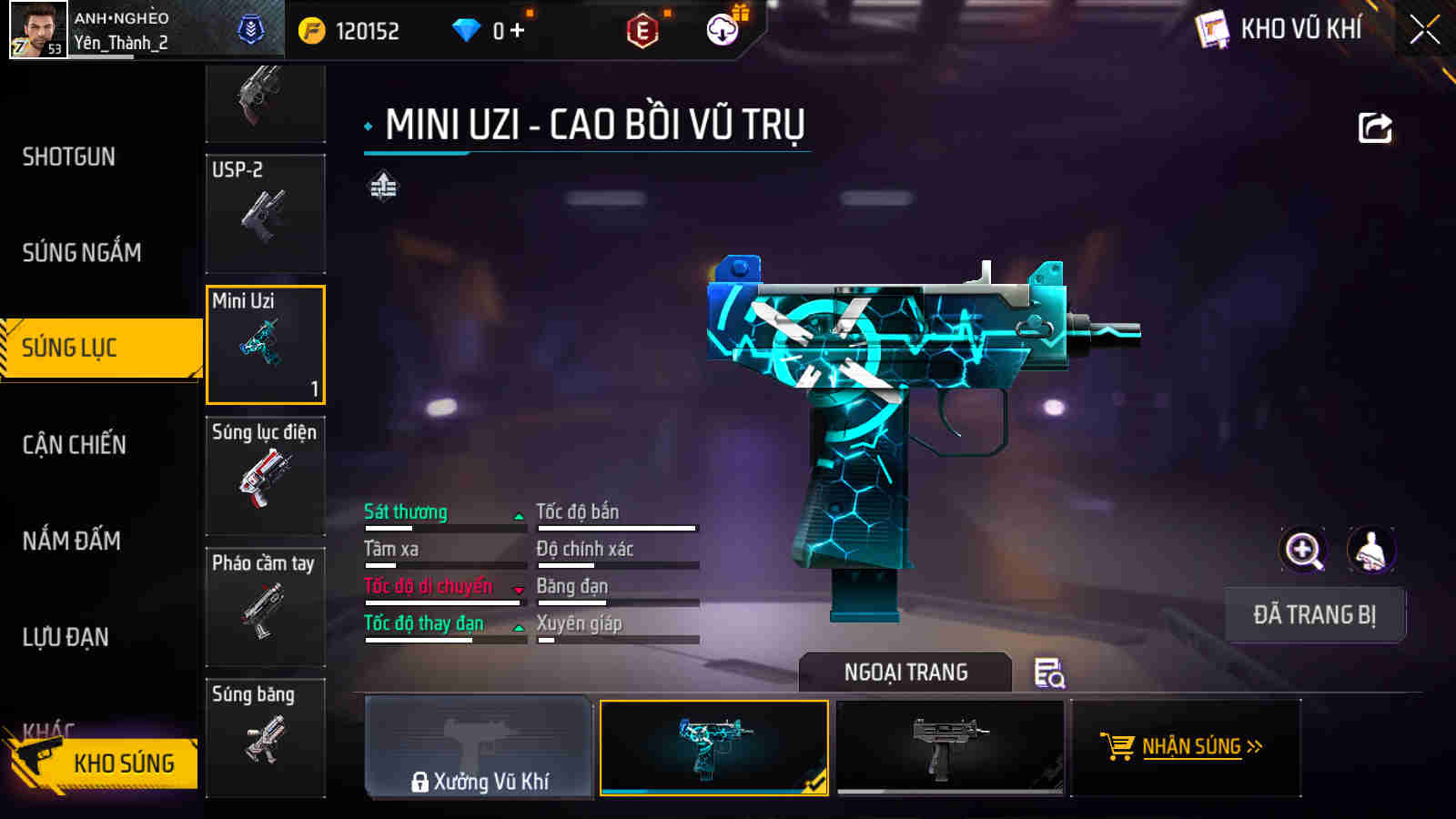Add diamonds with the plus button
The image size is (1456, 819).
518,31
